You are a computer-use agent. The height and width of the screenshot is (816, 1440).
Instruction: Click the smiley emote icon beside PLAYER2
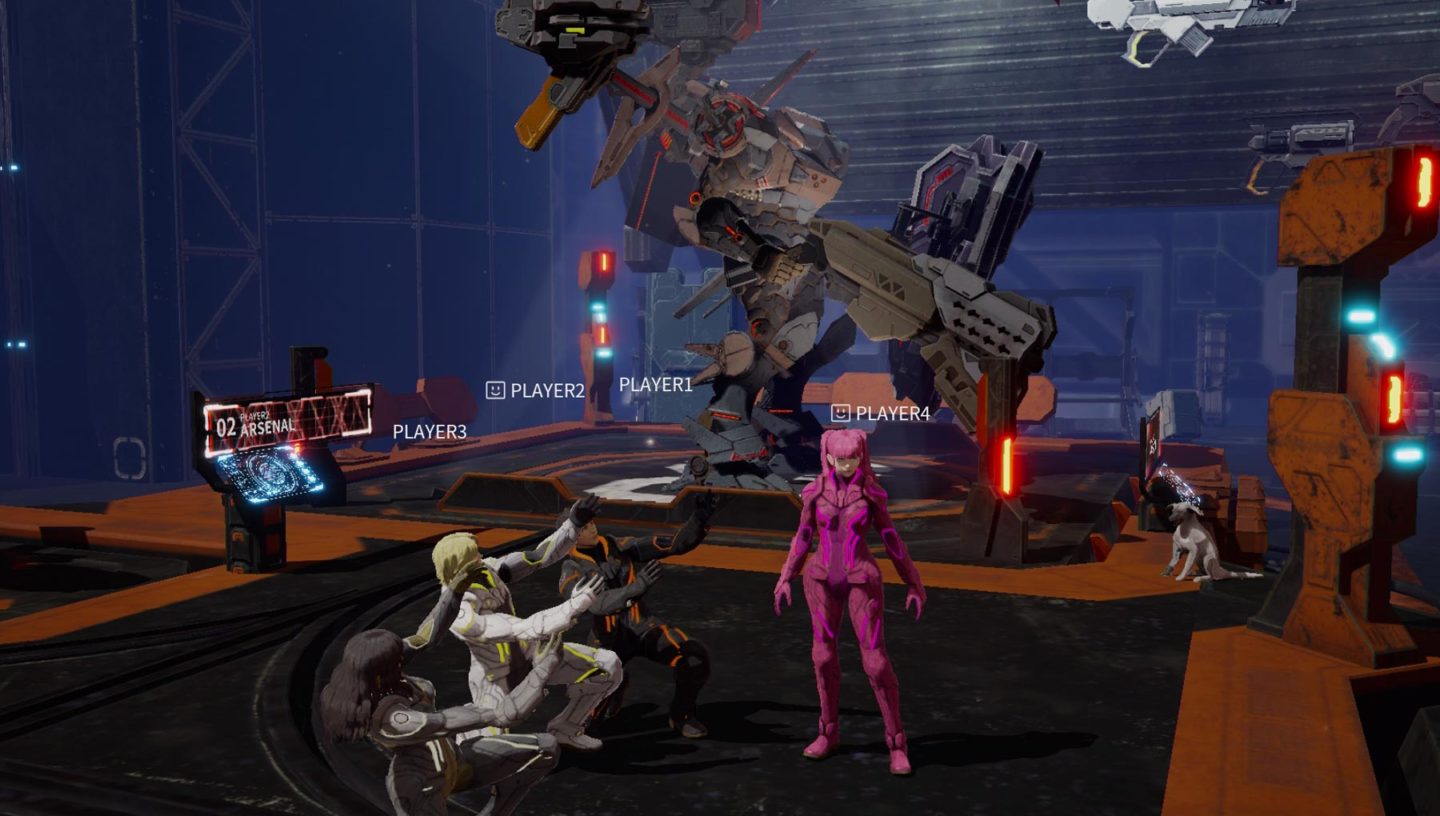point(494,389)
